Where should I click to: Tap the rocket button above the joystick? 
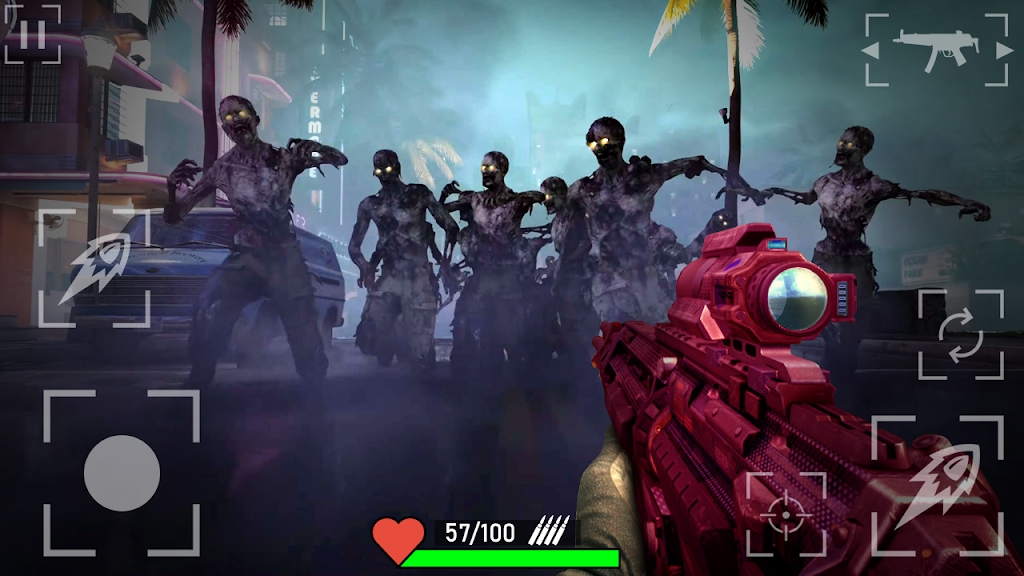tap(93, 268)
